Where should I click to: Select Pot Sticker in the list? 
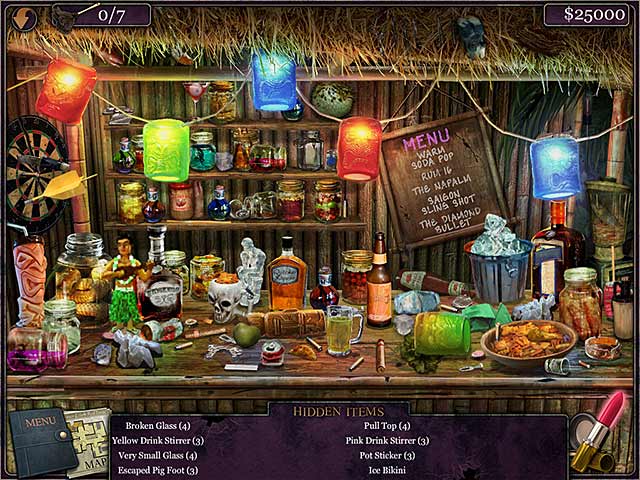click(387, 456)
